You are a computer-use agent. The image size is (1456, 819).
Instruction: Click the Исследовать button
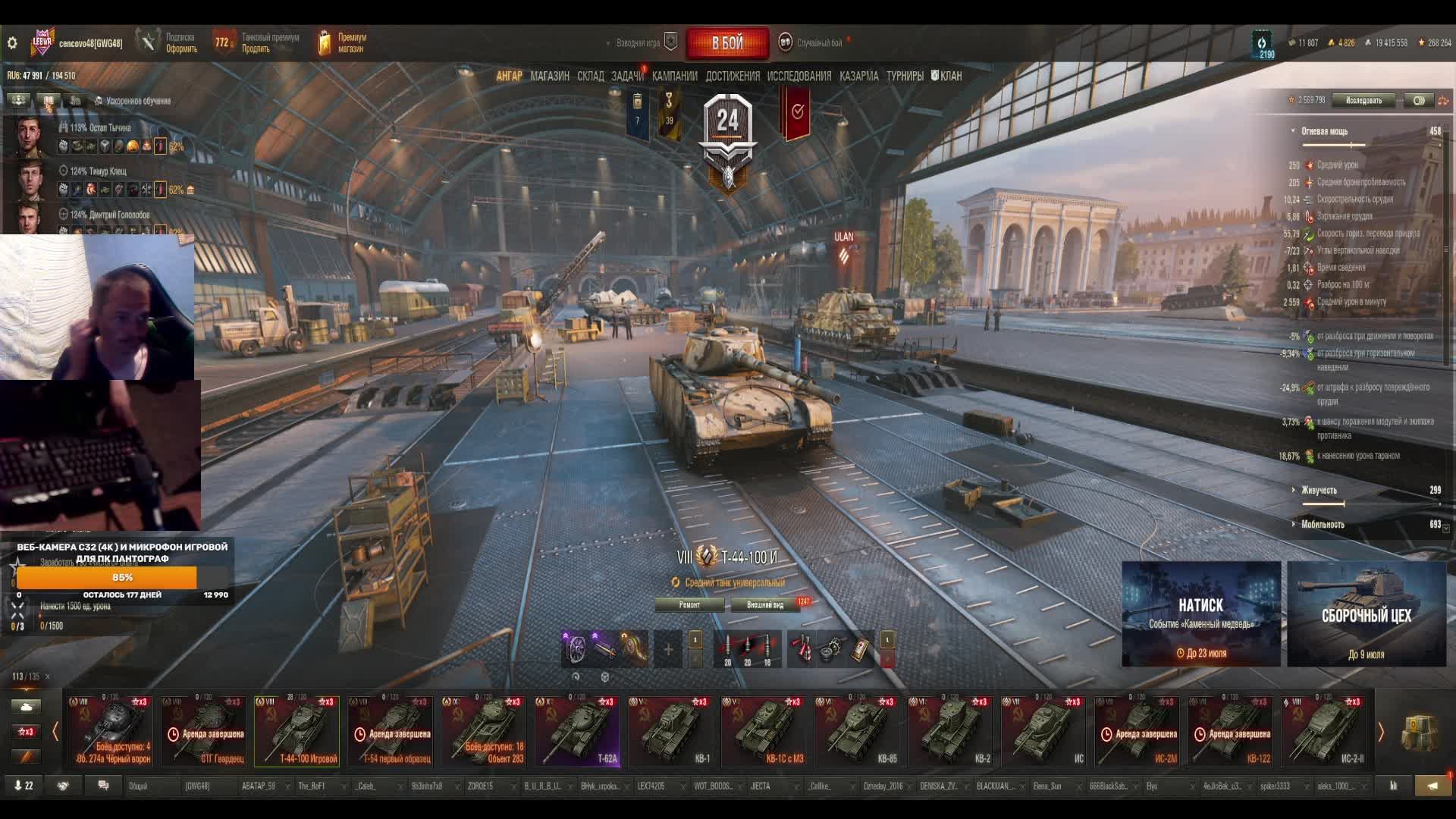click(1363, 100)
